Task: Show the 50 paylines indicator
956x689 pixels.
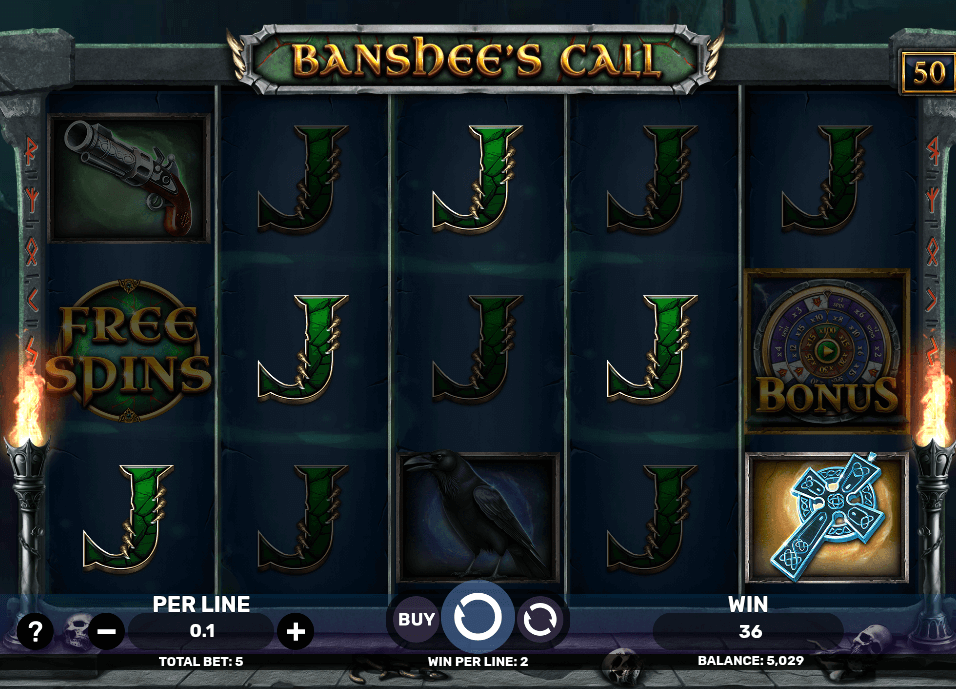Action: pos(927,73)
